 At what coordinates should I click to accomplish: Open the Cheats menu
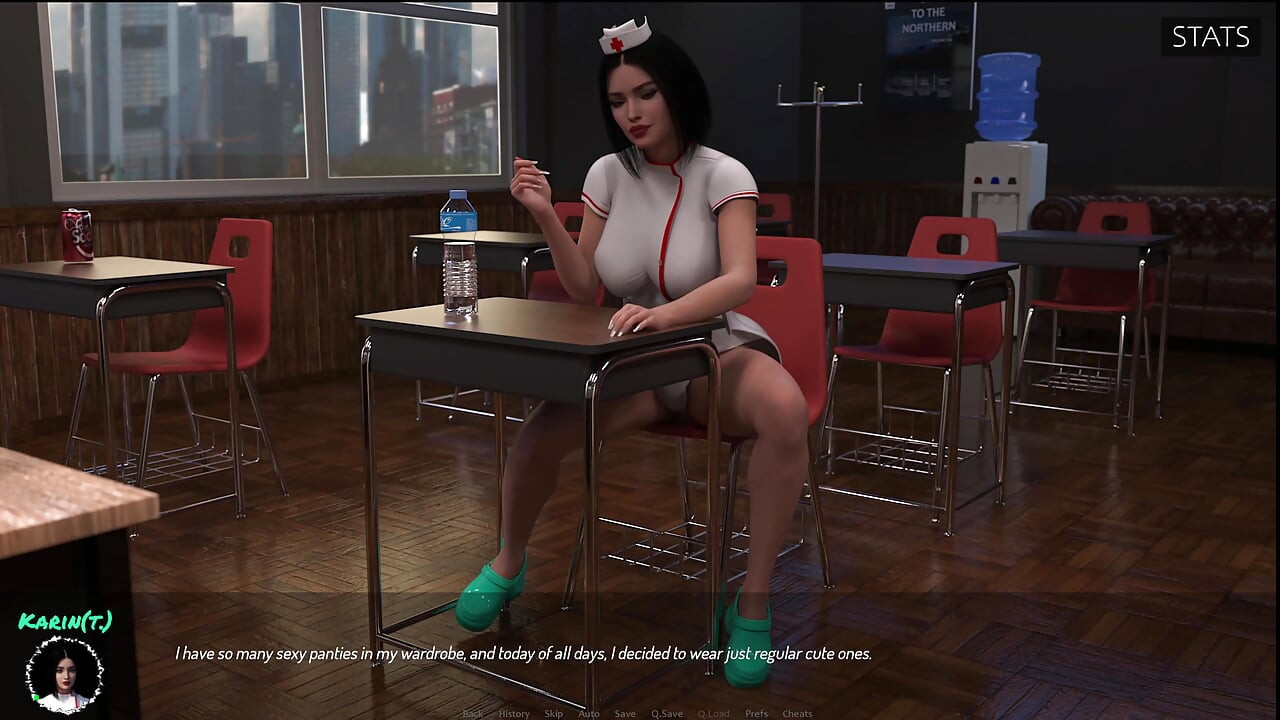click(797, 714)
